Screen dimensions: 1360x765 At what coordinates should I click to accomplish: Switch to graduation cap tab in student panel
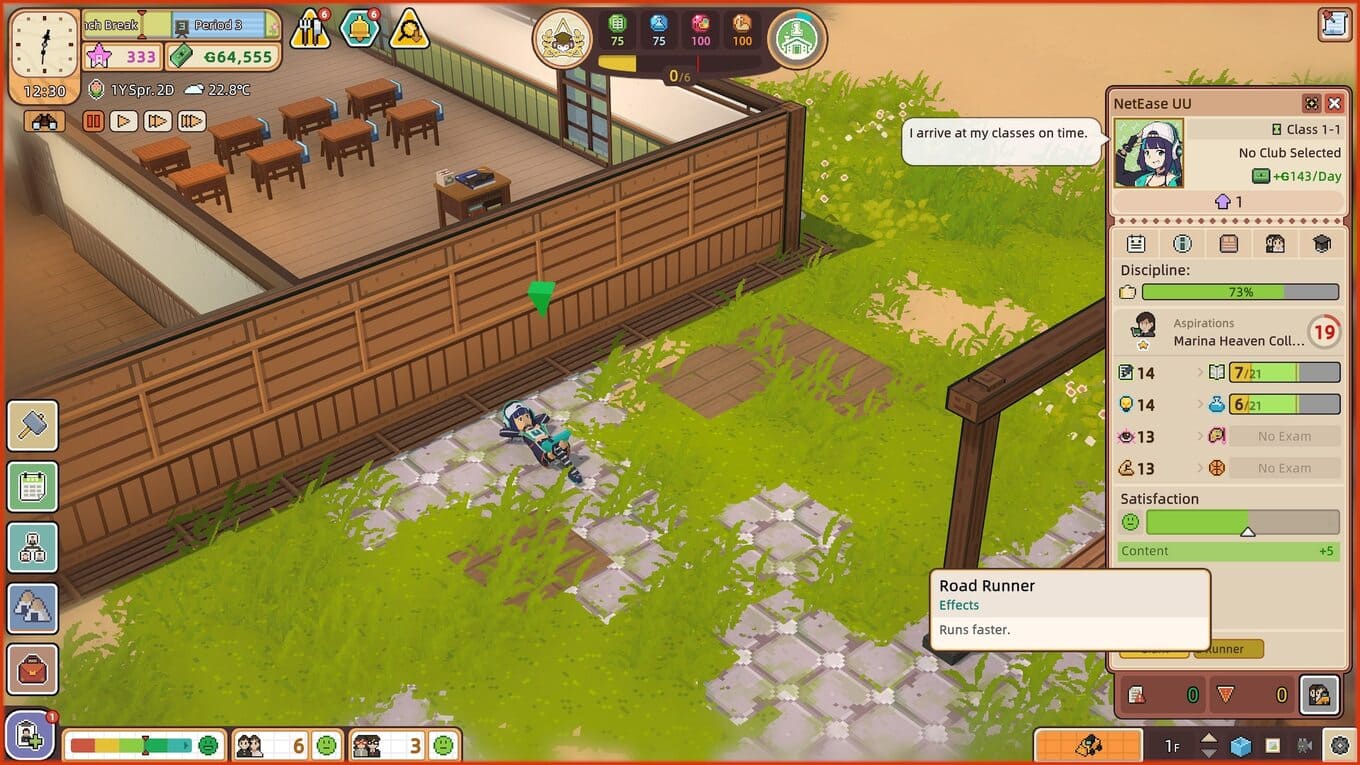click(1321, 243)
